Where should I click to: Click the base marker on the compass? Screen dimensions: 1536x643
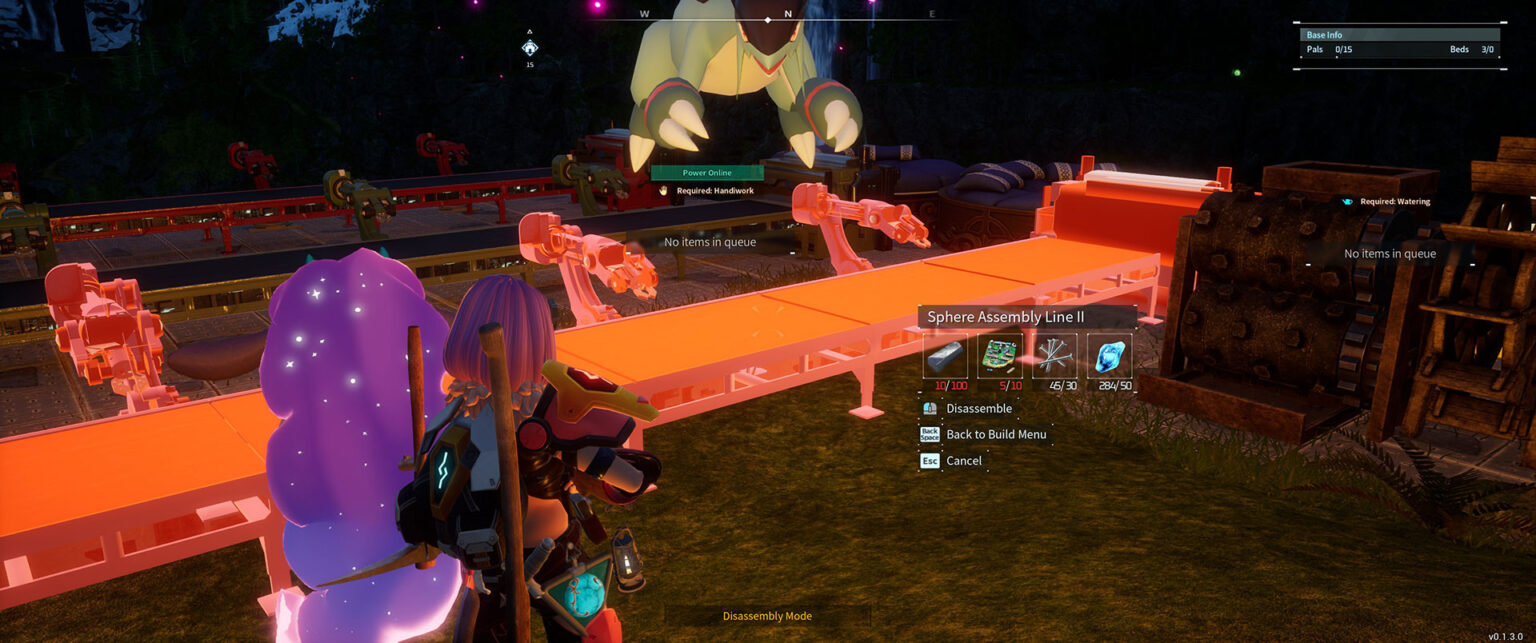point(529,47)
